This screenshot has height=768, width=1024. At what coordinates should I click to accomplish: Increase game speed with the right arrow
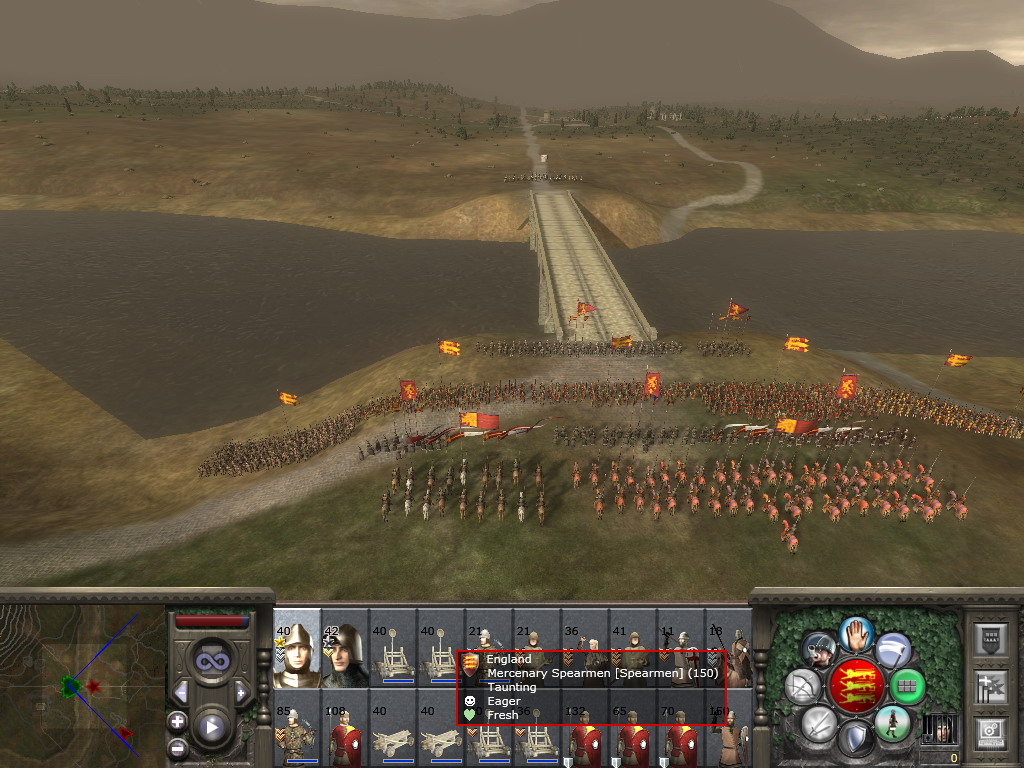click(x=240, y=692)
